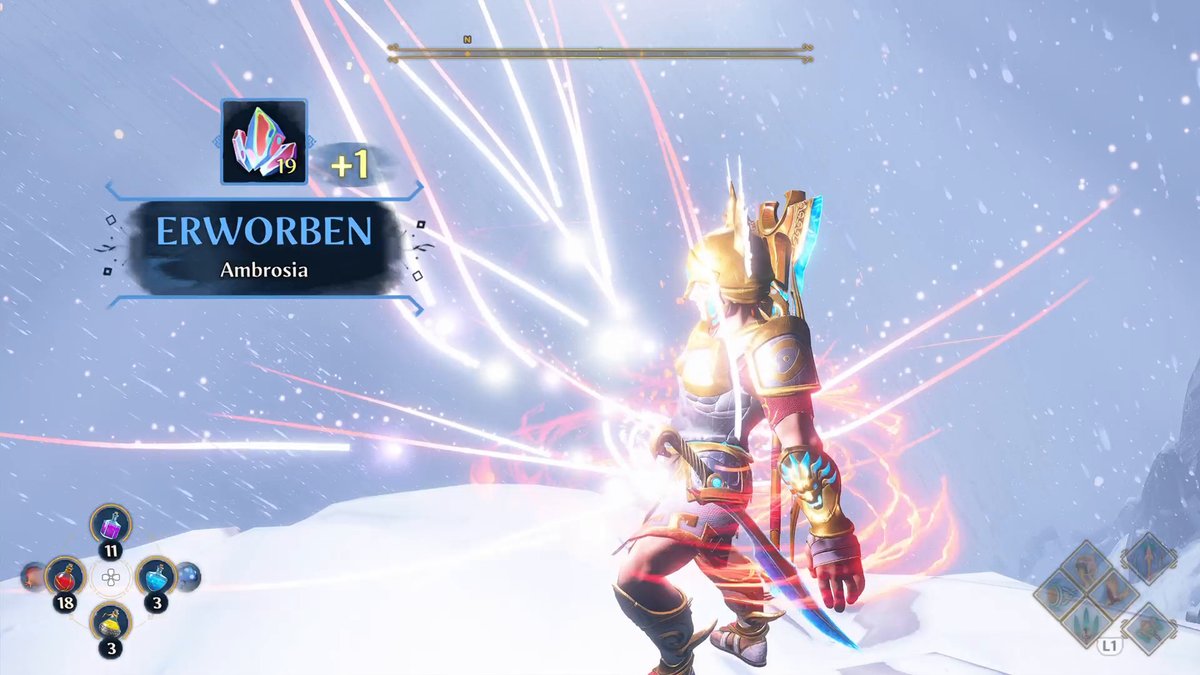Select the yellow potion flask

(110, 622)
